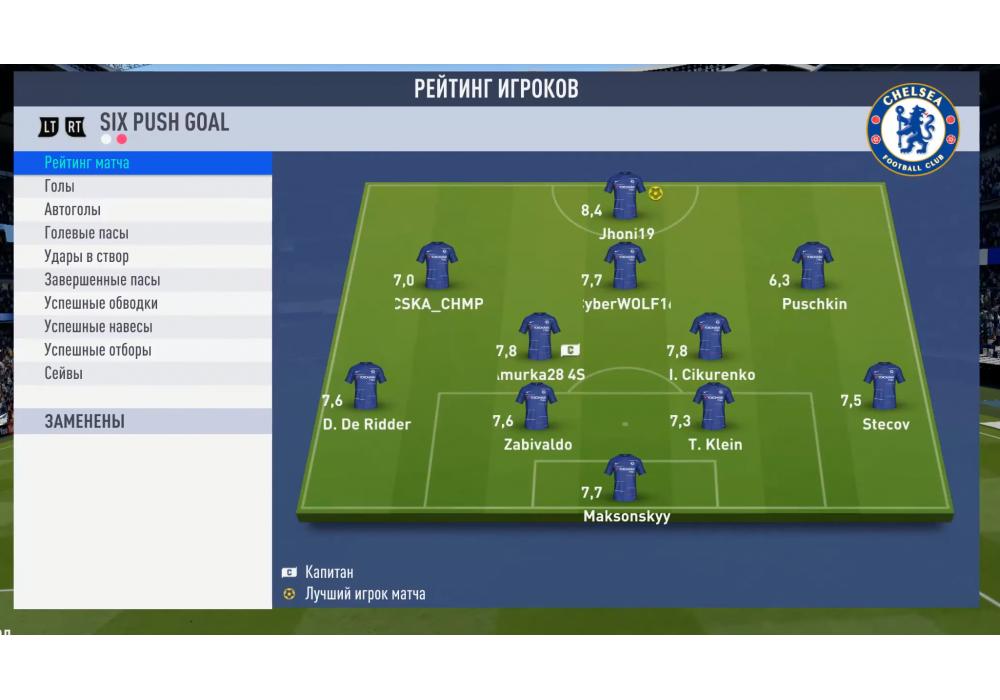Select the Рейтинг матча stat entry
1000x700 pixels.
coord(142,162)
